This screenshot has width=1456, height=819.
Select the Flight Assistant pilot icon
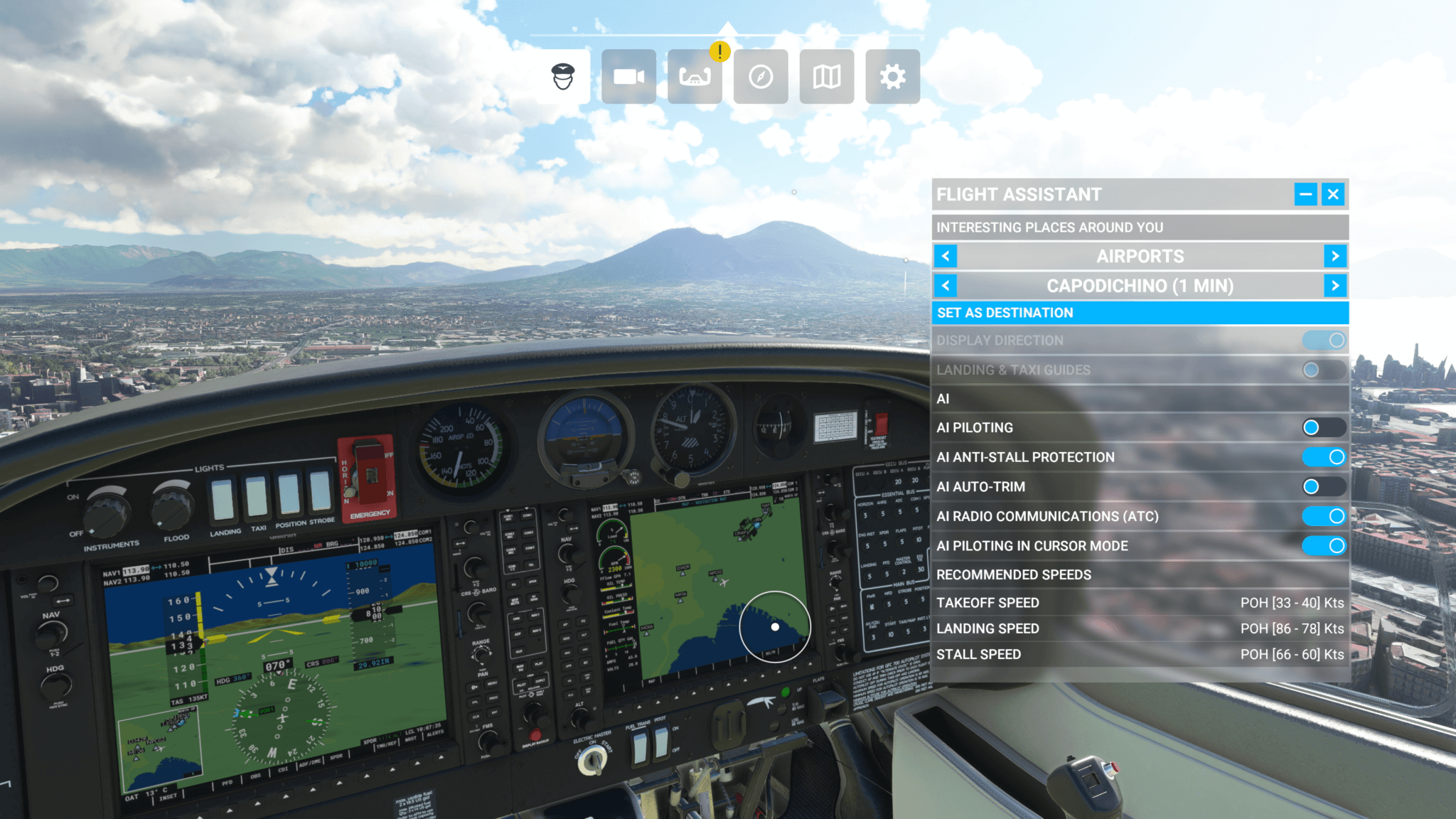(x=562, y=76)
